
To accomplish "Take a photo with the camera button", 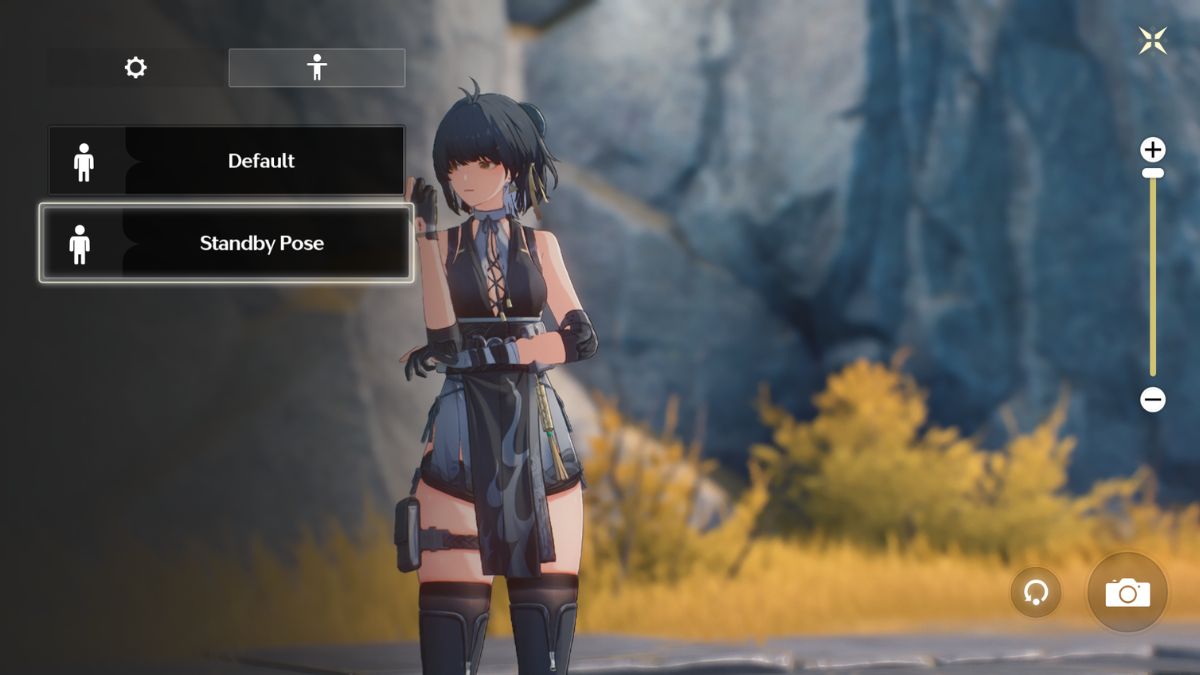I will click(1127, 593).
